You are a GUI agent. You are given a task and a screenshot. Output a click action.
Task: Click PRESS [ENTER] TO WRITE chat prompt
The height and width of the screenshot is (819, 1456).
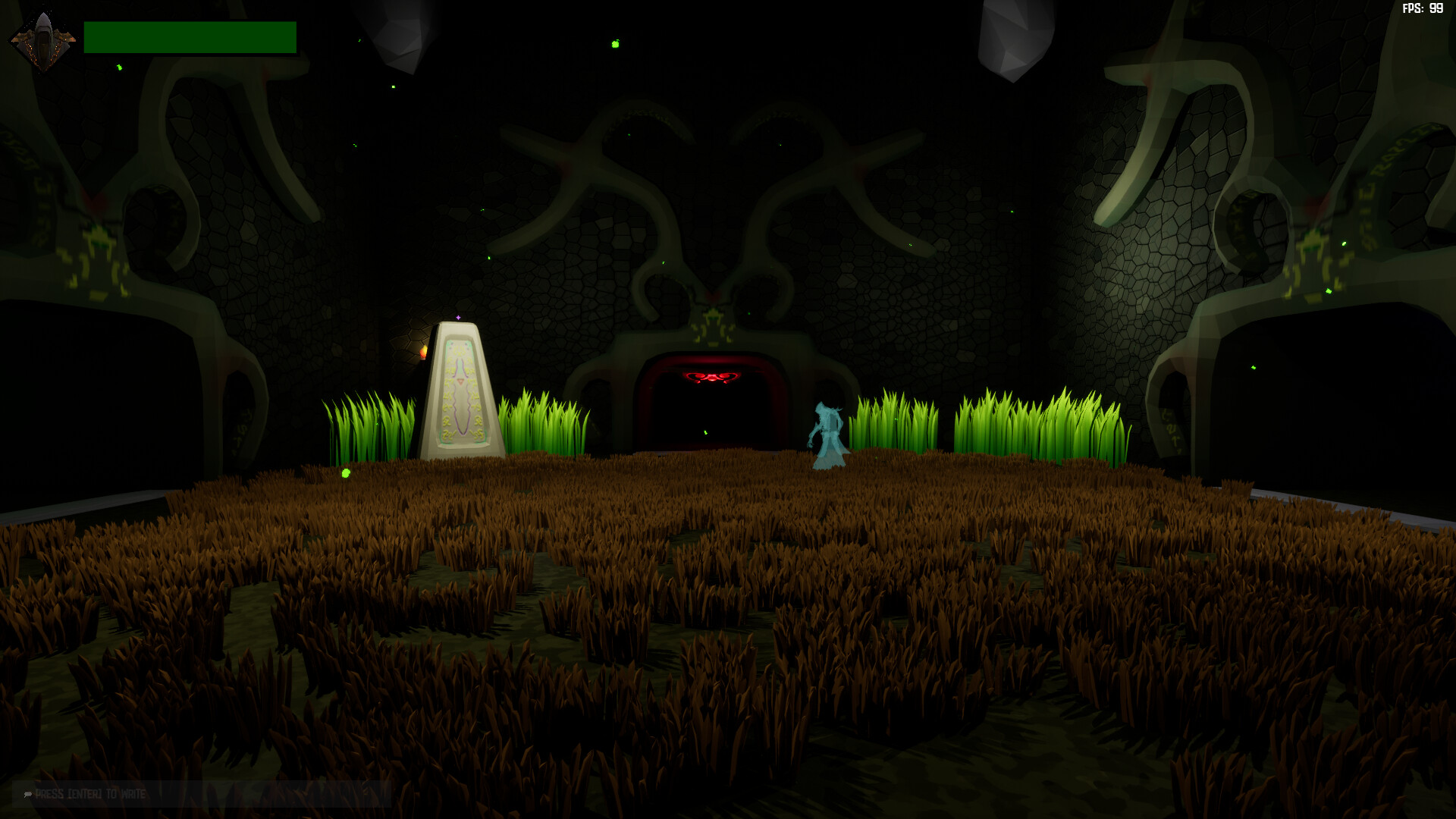[91, 795]
